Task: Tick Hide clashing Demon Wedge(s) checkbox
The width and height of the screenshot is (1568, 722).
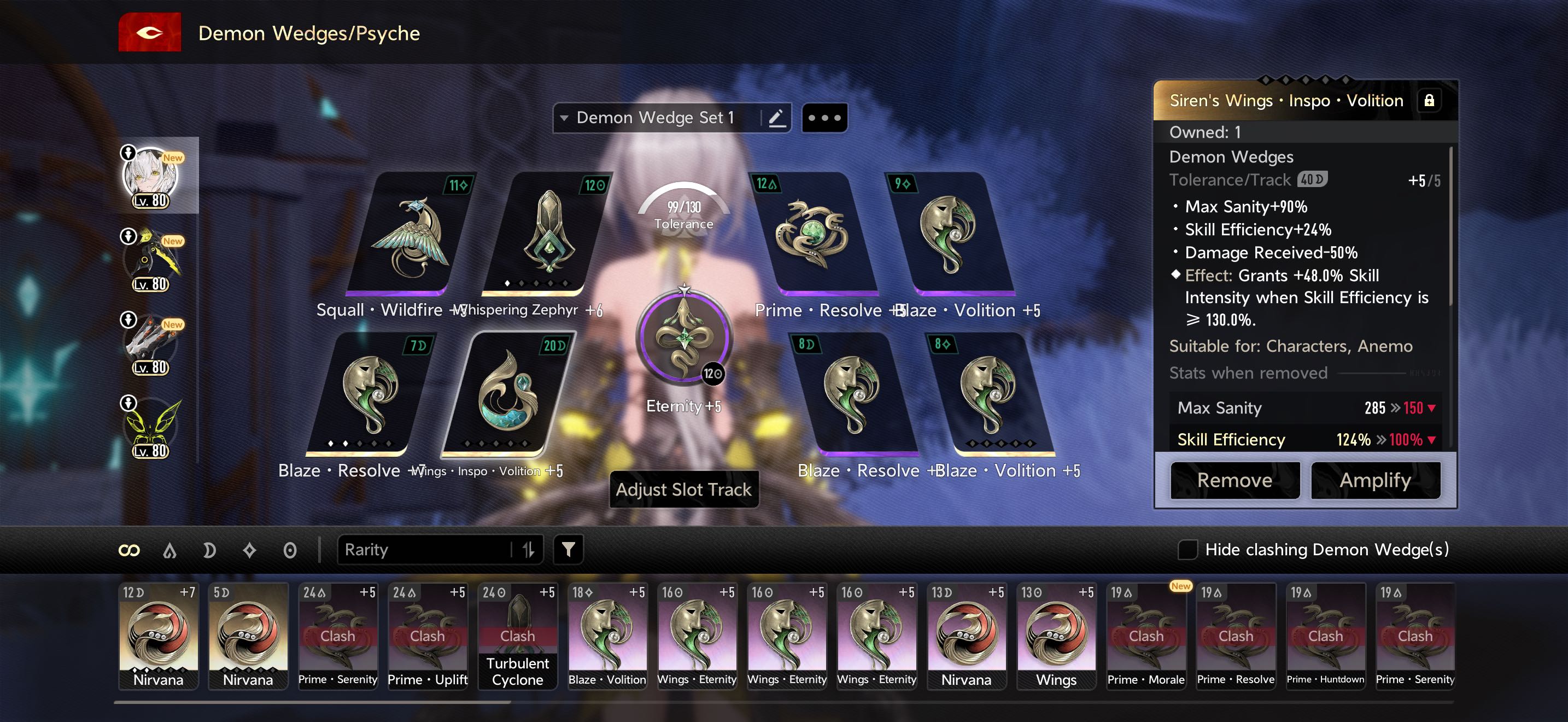Action: click(x=1187, y=550)
